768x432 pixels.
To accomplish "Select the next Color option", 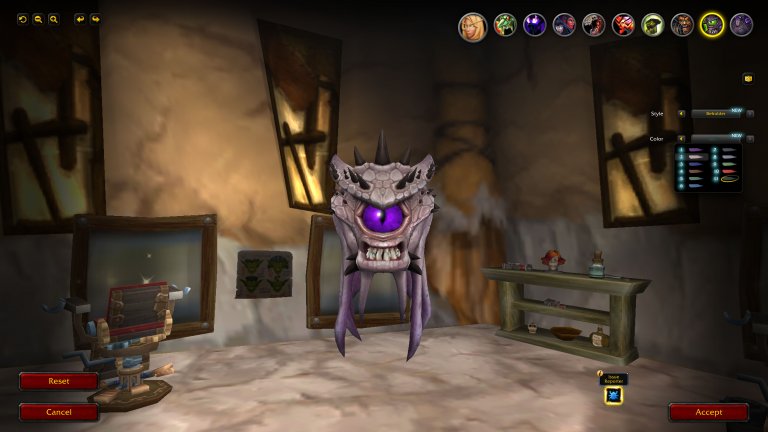I will tap(750, 139).
